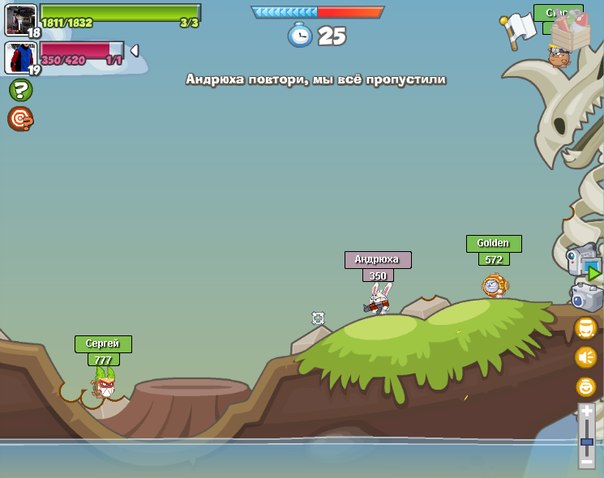The height and width of the screenshot is (478, 604).
Task: Toggle sound with the speaker button
Action: (586, 357)
